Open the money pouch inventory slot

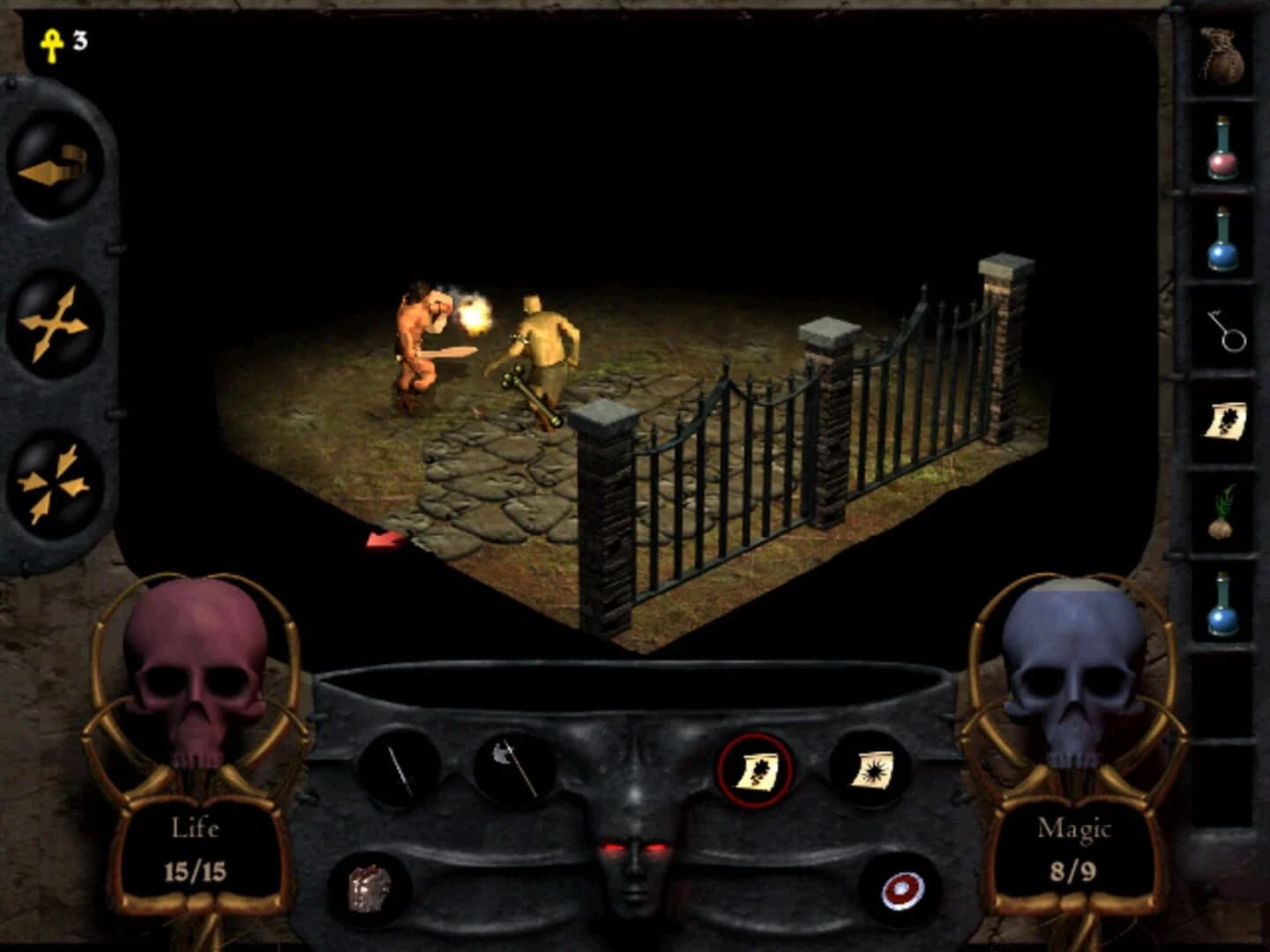pyautogui.click(x=1224, y=57)
